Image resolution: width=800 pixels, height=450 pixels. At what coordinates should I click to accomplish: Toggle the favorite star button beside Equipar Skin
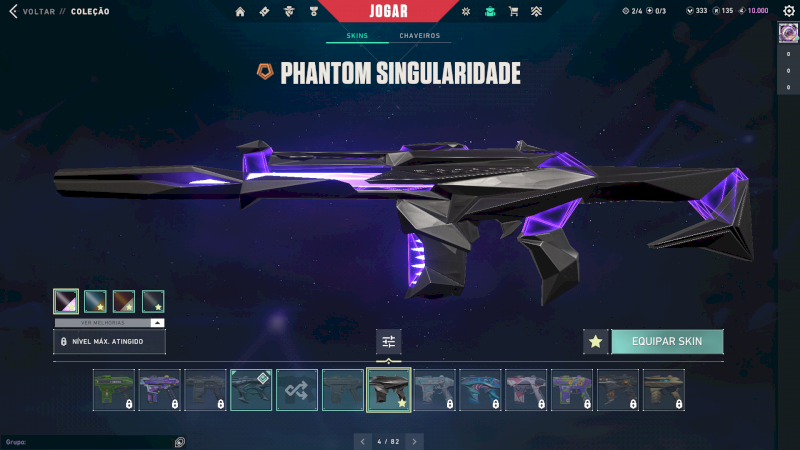tap(595, 342)
